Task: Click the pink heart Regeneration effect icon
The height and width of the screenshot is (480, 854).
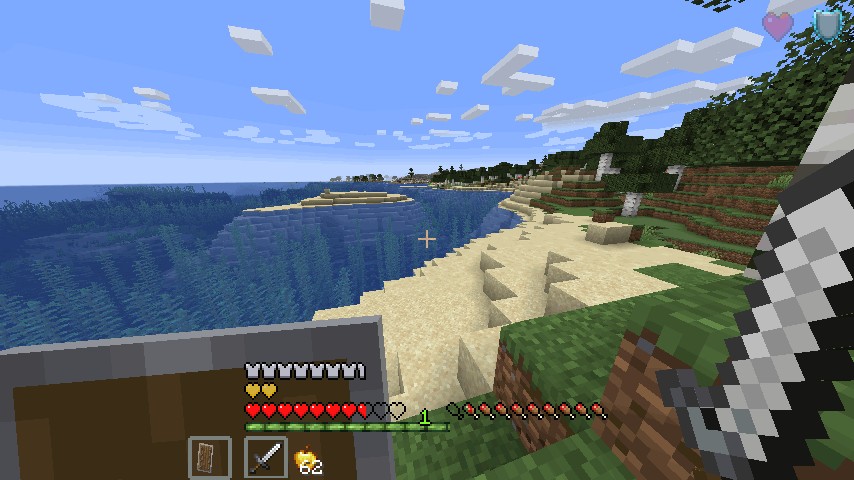Action: tap(777, 26)
